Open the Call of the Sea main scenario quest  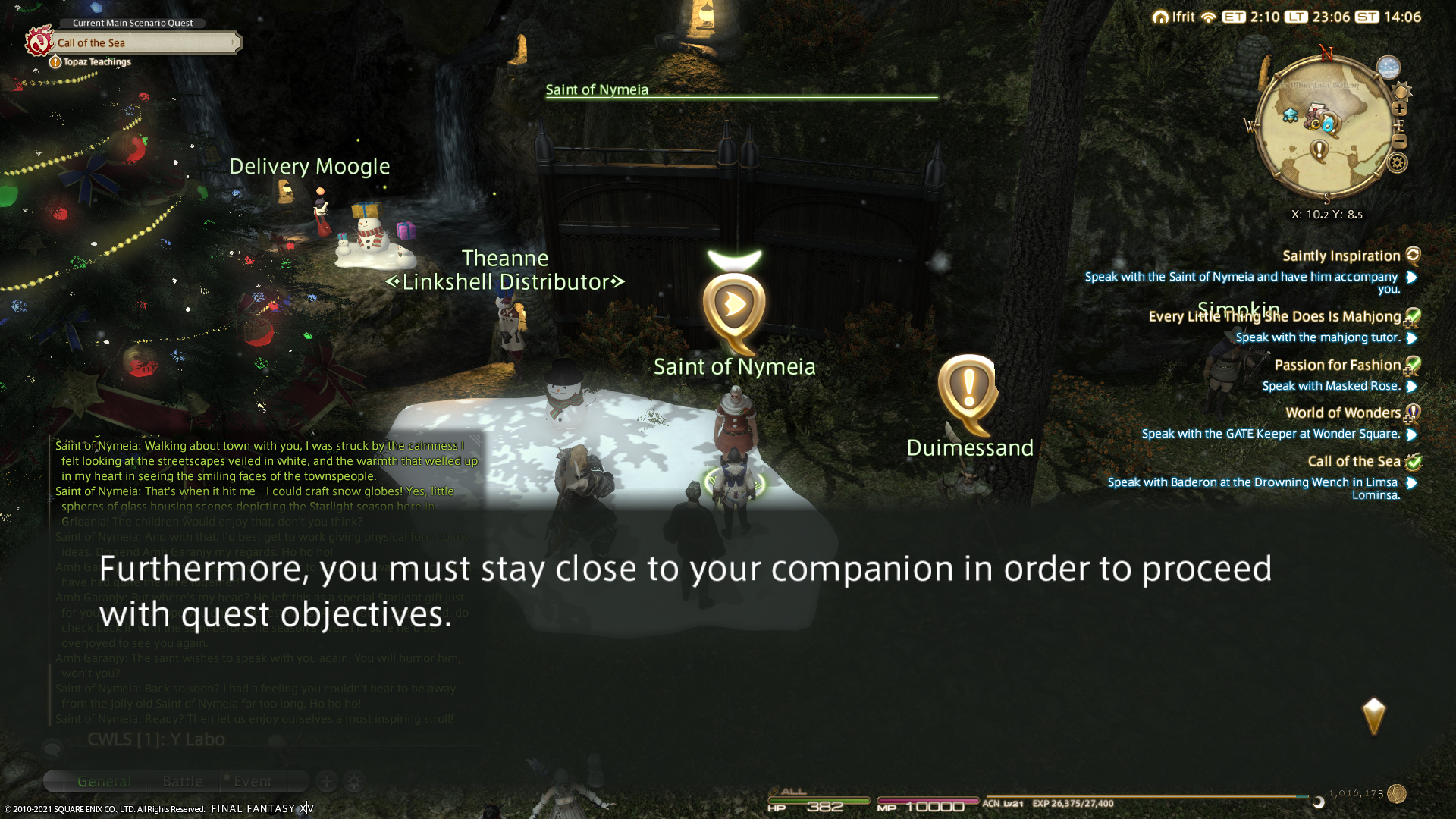144,42
